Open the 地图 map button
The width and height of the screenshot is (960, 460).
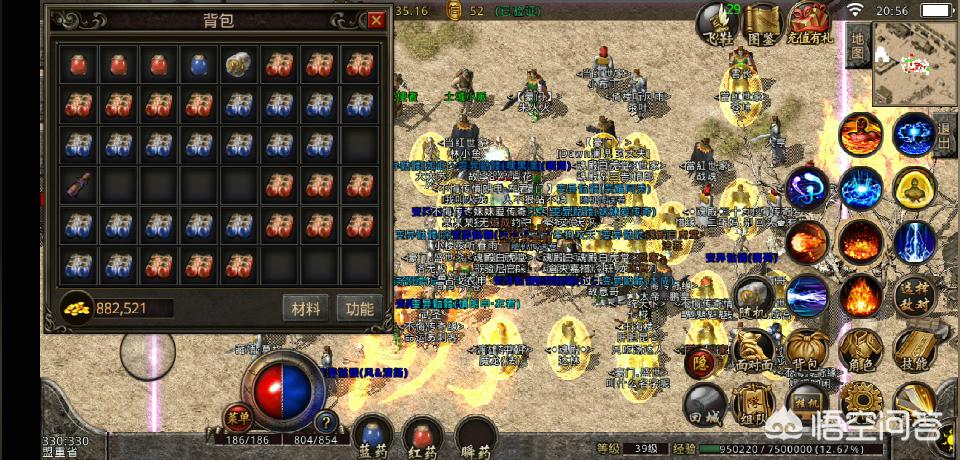(857, 46)
